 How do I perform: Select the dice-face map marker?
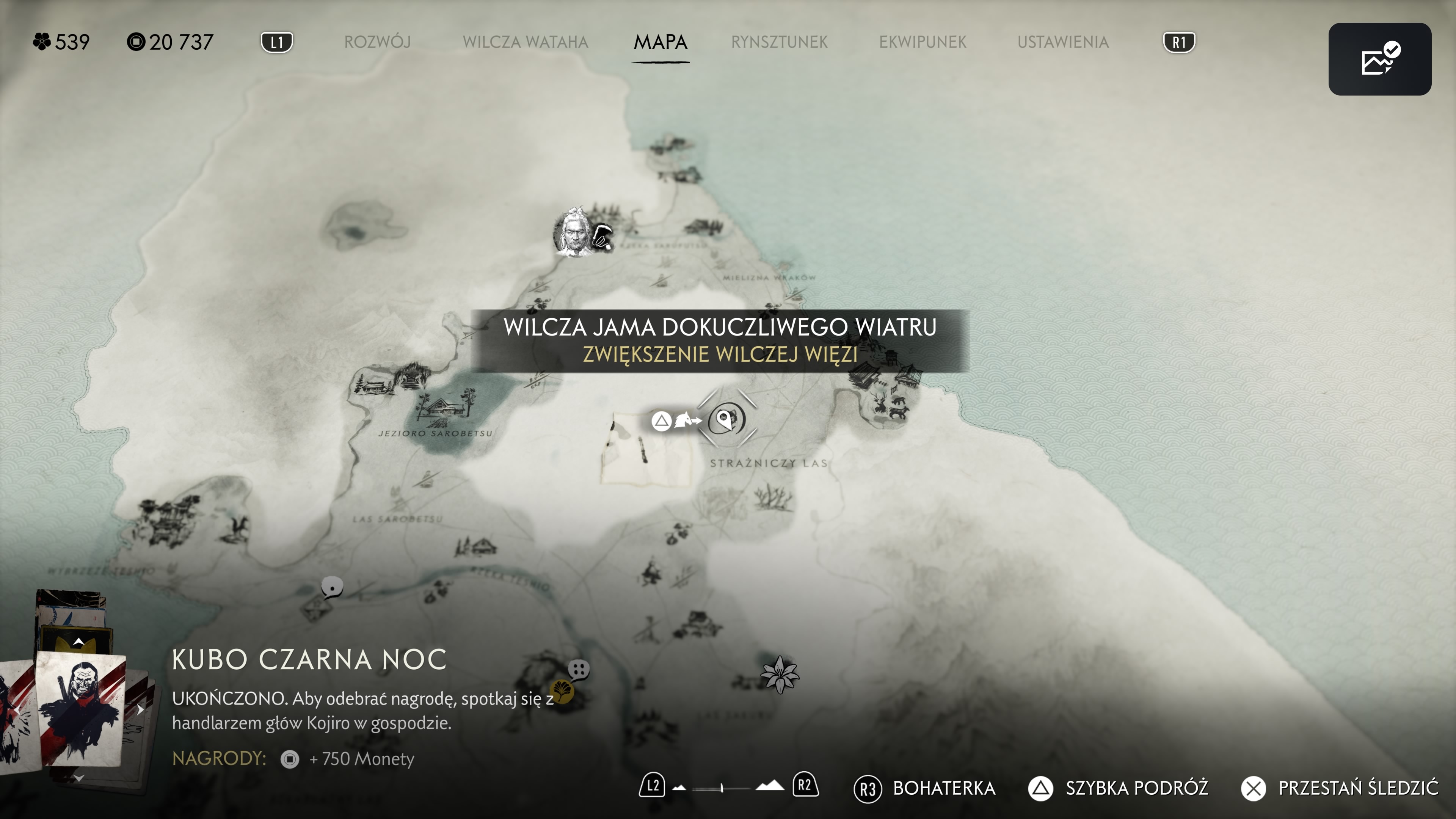click(x=579, y=670)
